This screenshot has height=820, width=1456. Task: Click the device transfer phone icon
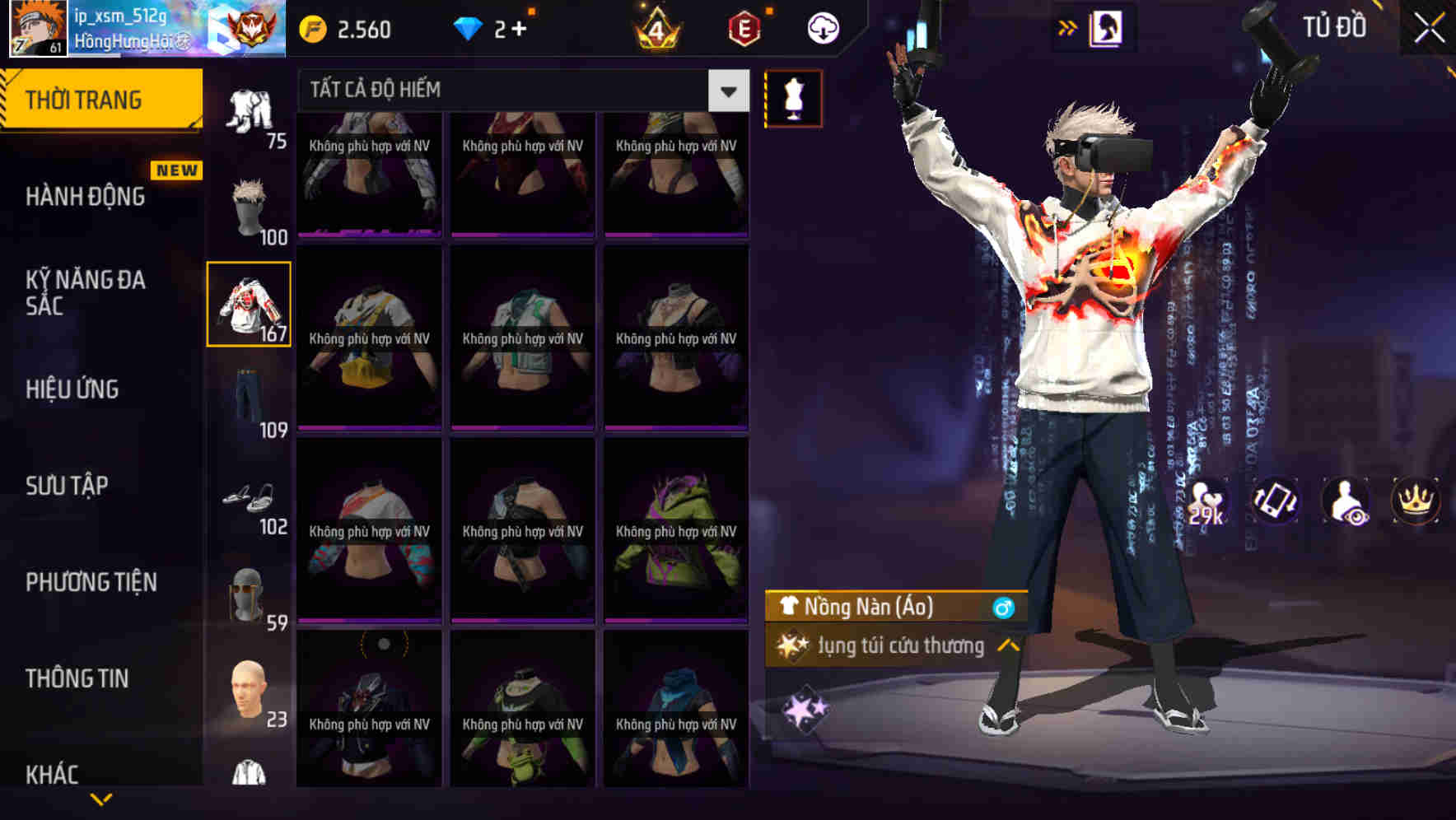tap(1276, 501)
